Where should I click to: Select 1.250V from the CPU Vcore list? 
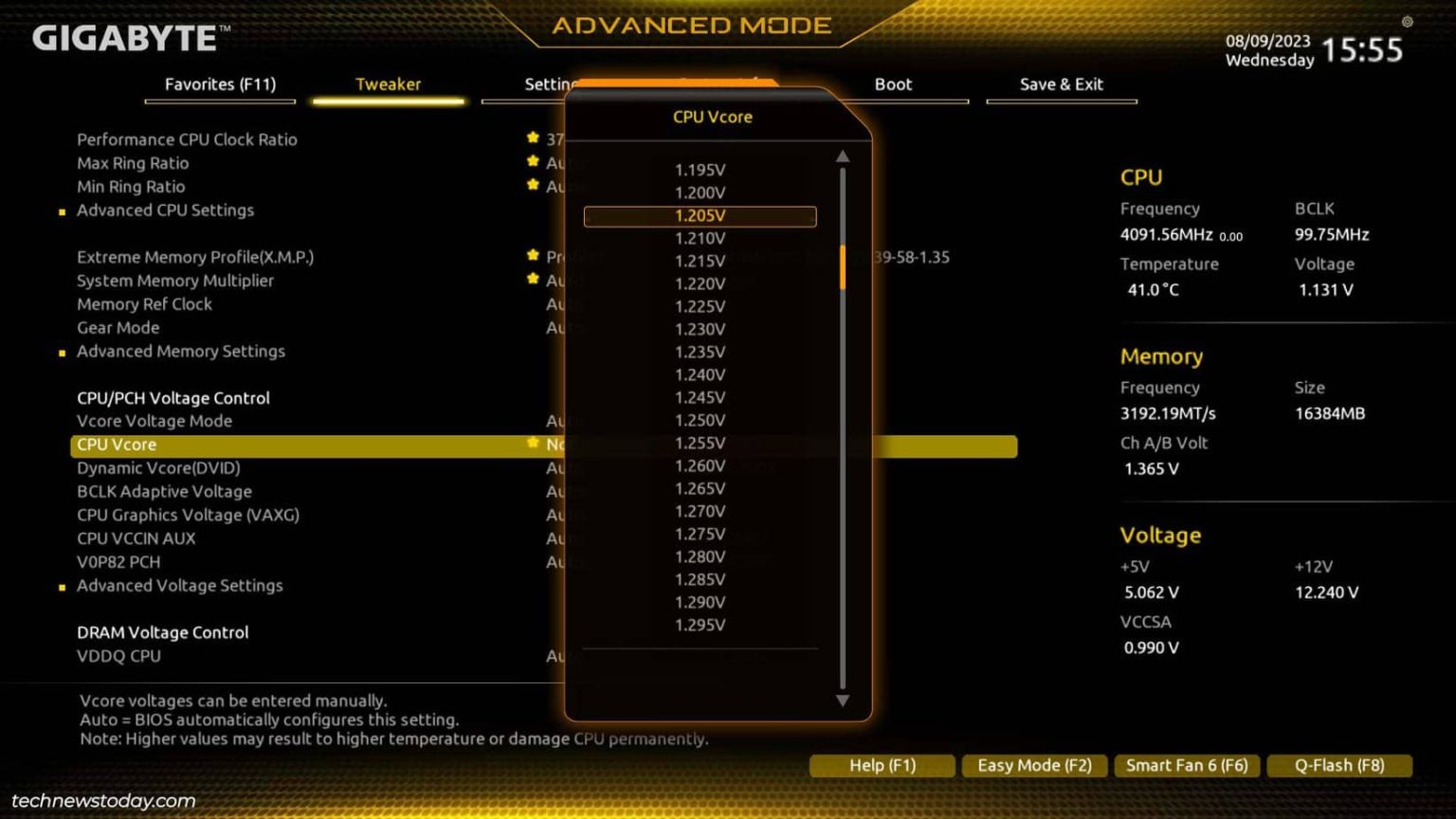700,420
